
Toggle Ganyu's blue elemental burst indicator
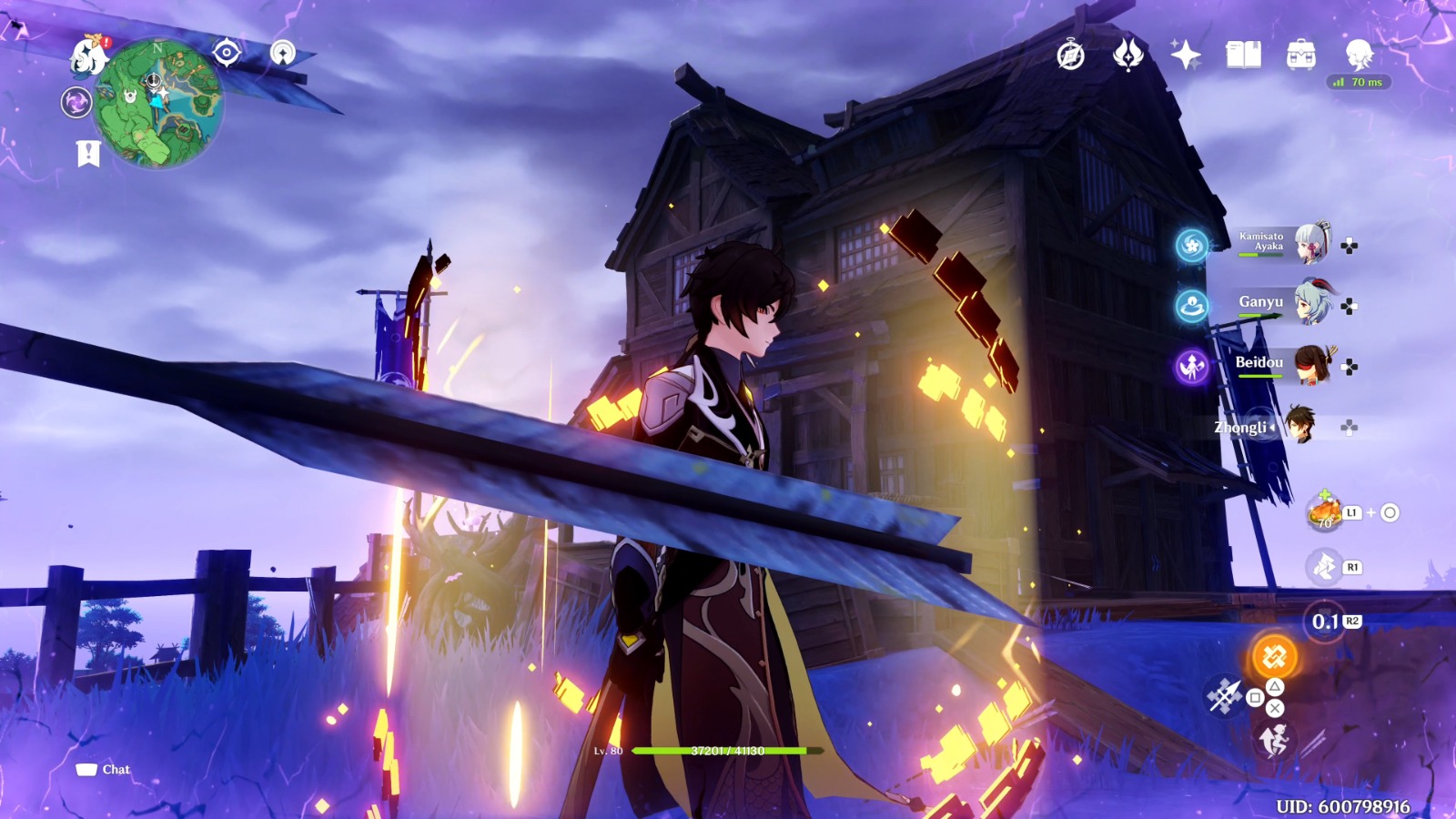tap(1190, 305)
